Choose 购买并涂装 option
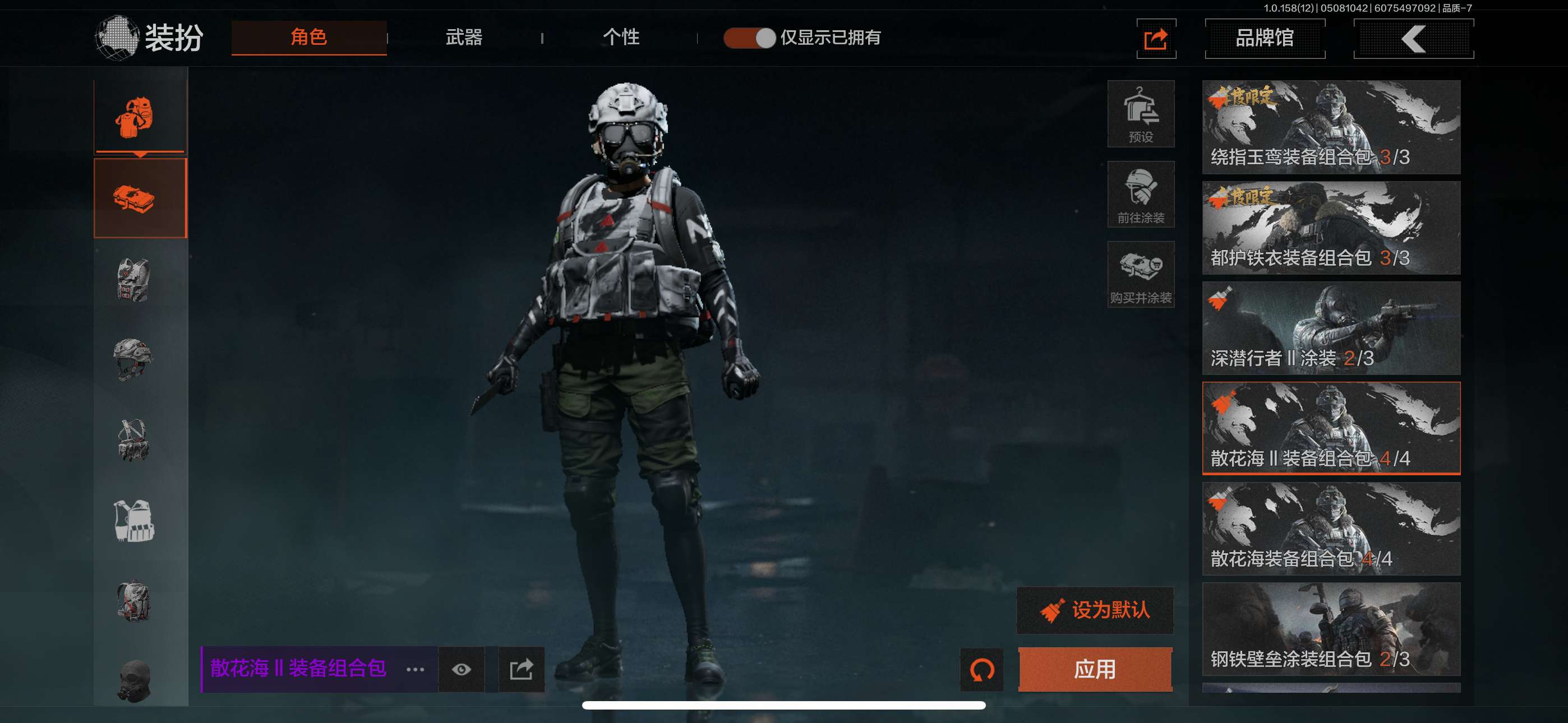 coord(1140,275)
